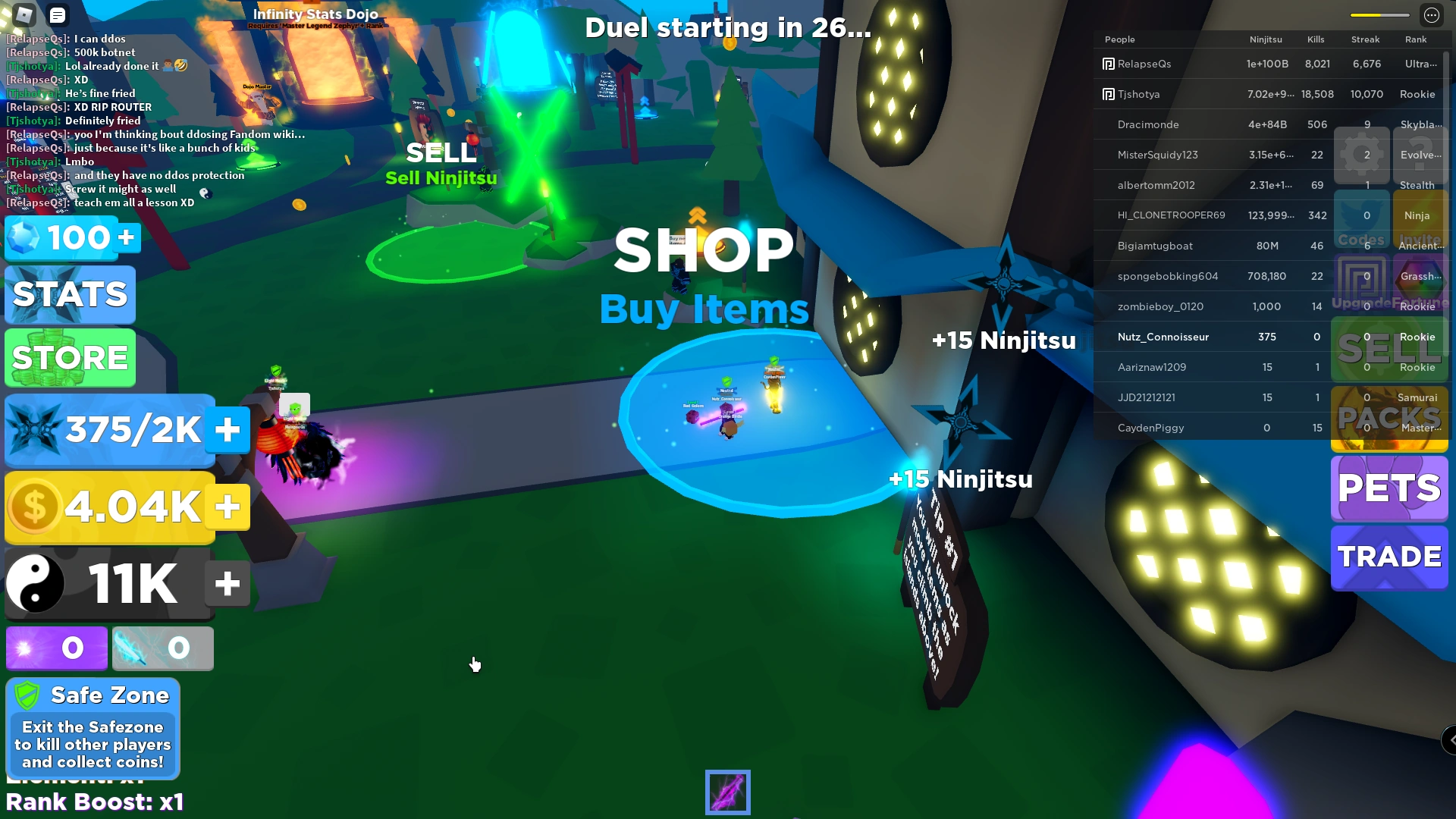Open the three-dots menu at top right
This screenshot has width=1456, height=819.
pyautogui.click(x=1432, y=14)
